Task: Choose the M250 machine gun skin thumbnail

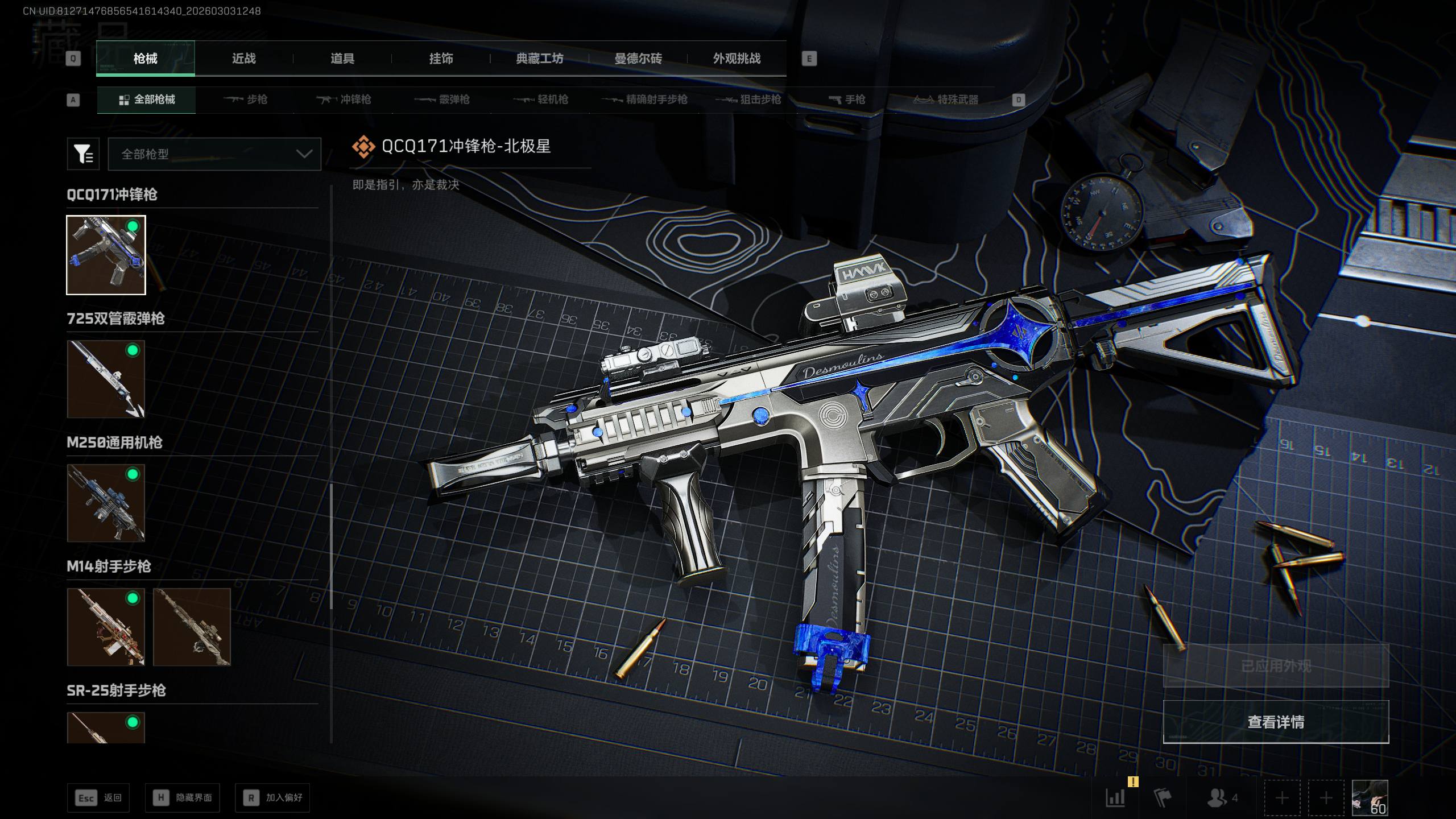Action: (106, 503)
